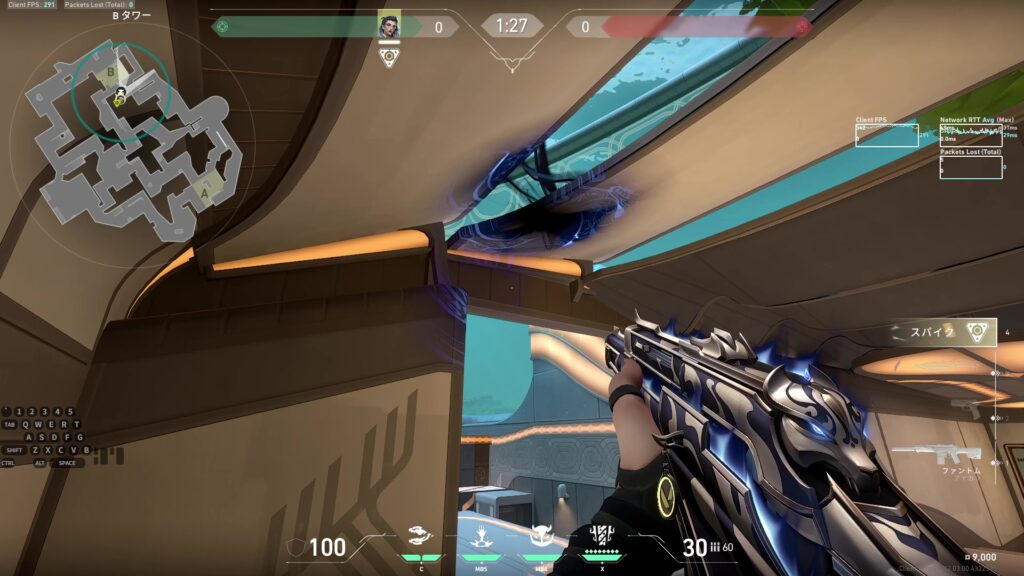Activate the reaching-hand ability icon
Viewport: 1024px width, 576px height.
click(x=481, y=536)
